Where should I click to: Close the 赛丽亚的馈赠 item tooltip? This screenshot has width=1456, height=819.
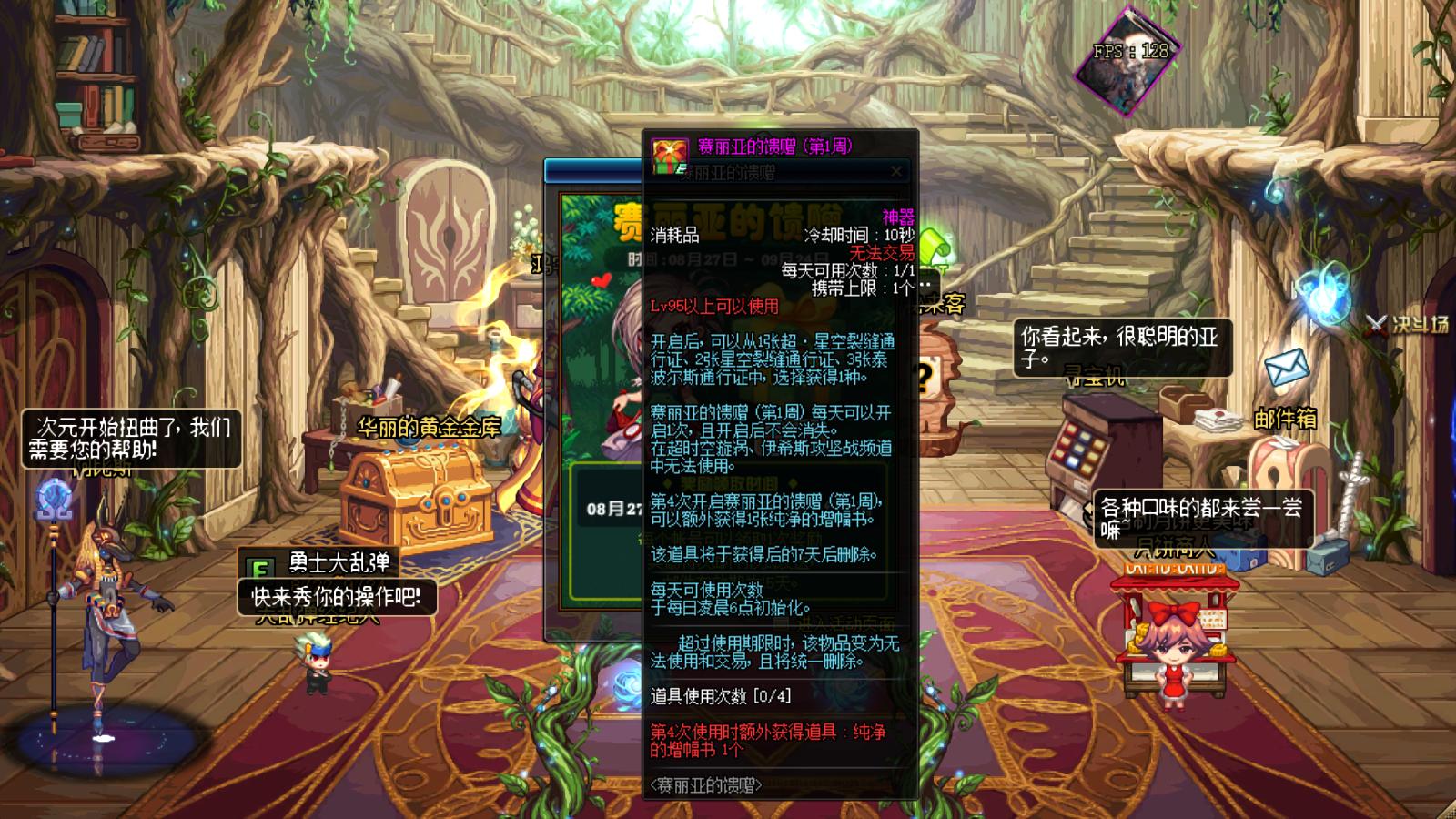coord(897,171)
